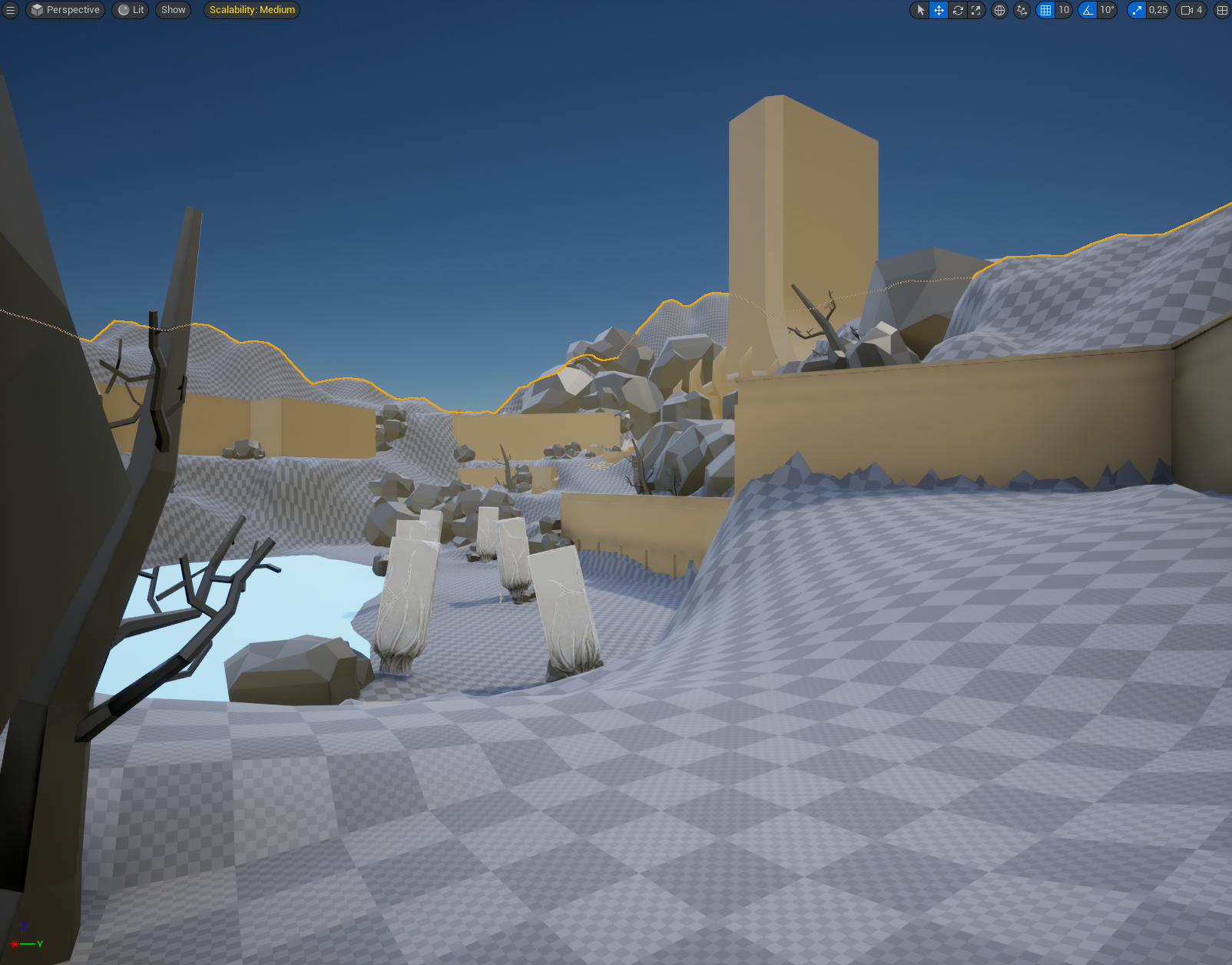Activate the Scale tool
Image resolution: width=1232 pixels, height=965 pixels.
click(x=975, y=10)
